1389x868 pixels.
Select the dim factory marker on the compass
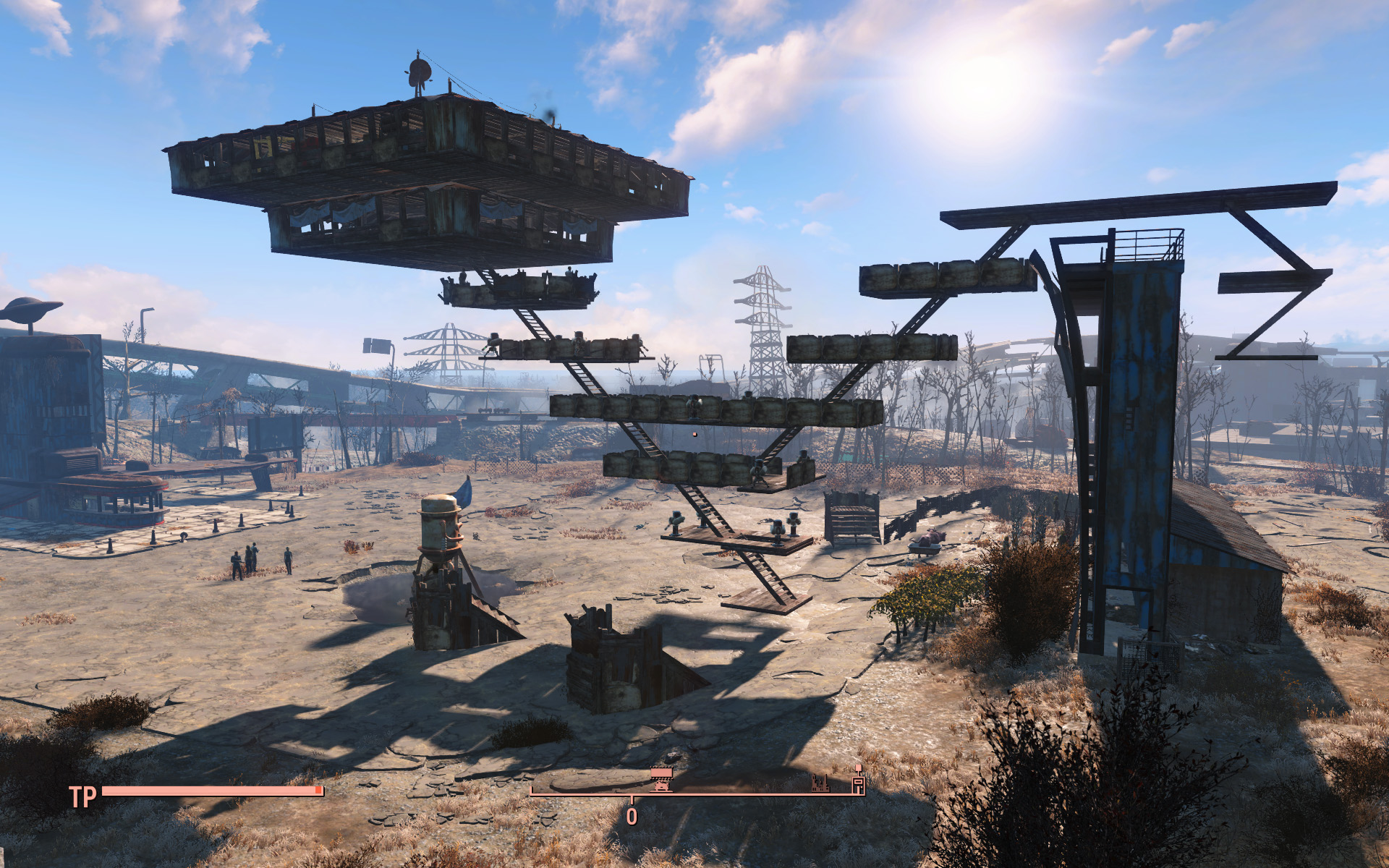820,783
